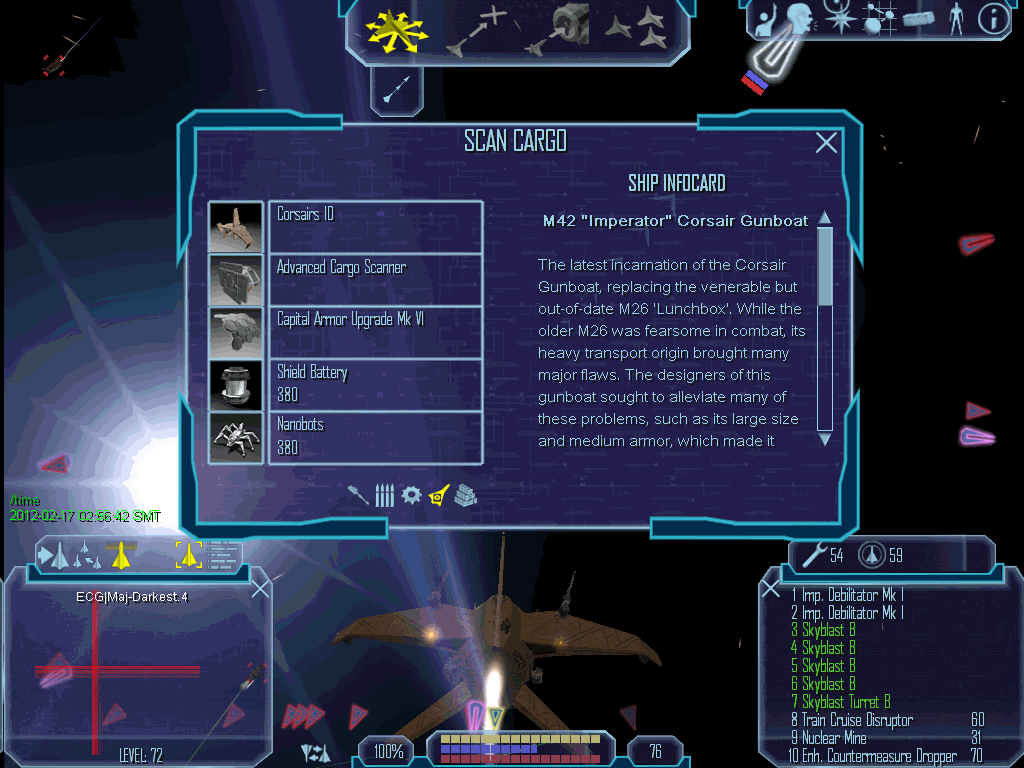The image size is (1024, 768).
Task: Select the Nuclear Mine weapon entry
Action: pos(834,738)
